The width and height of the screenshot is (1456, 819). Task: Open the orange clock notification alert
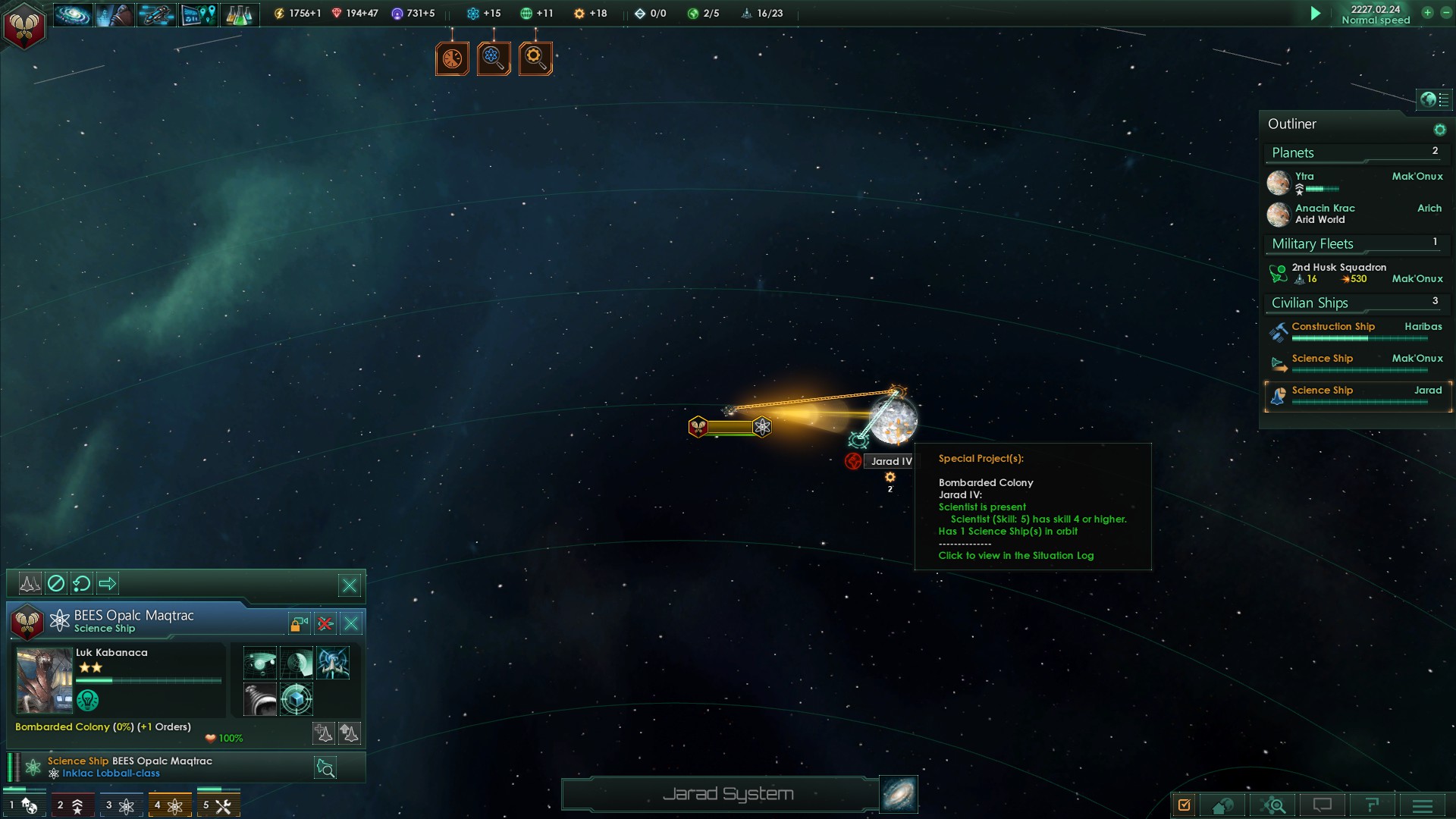[x=452, y=58]
